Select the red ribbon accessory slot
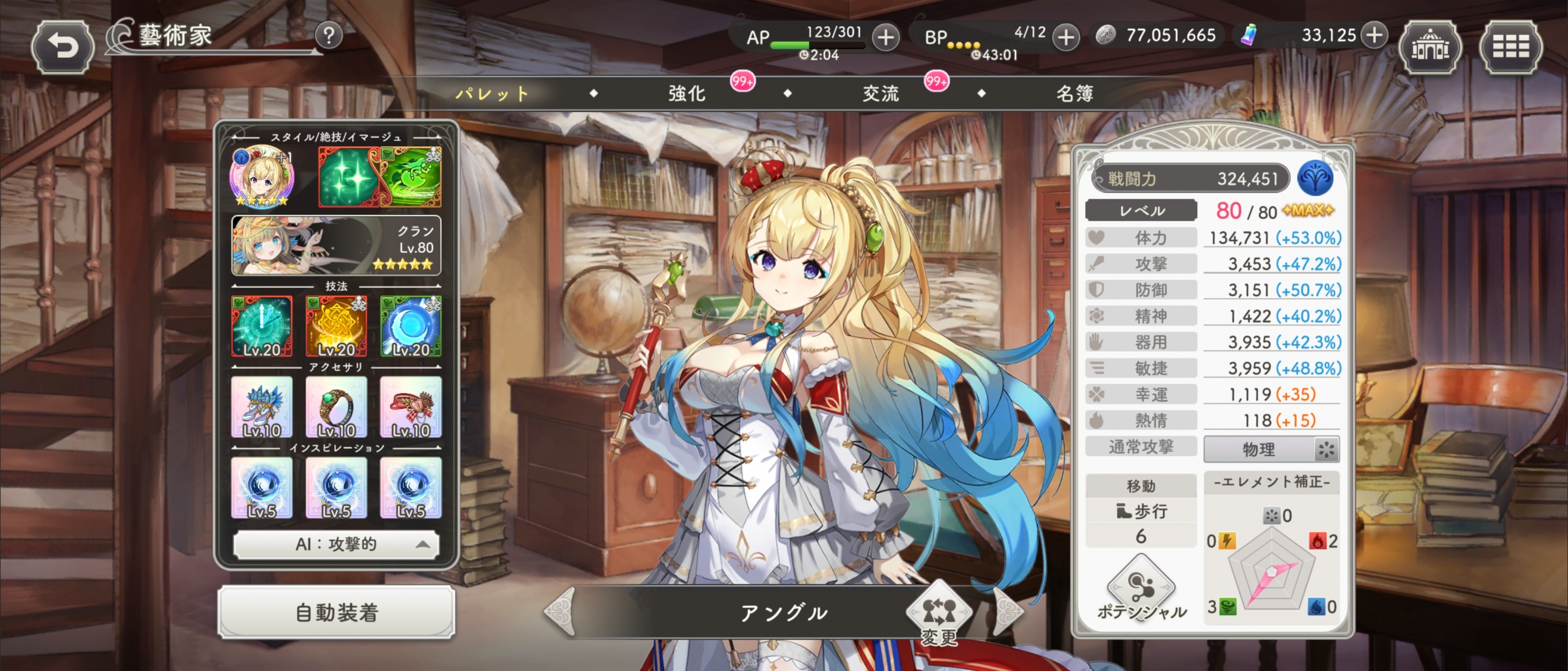The width and height of the screenshot is (1568, 671). (x=411, y=407)
